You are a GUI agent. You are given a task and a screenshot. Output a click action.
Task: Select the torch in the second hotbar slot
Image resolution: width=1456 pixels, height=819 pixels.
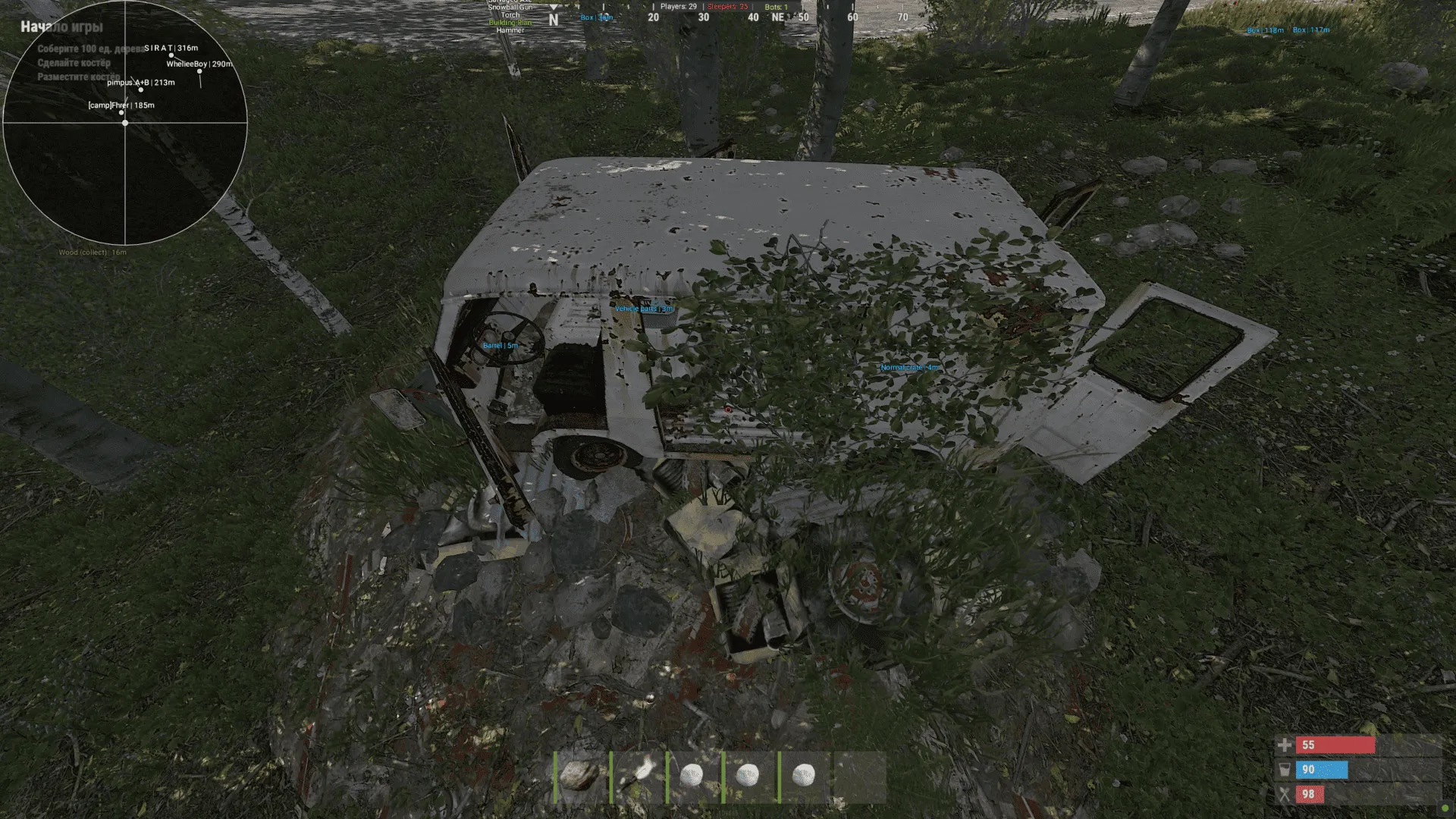coord(639,773)
